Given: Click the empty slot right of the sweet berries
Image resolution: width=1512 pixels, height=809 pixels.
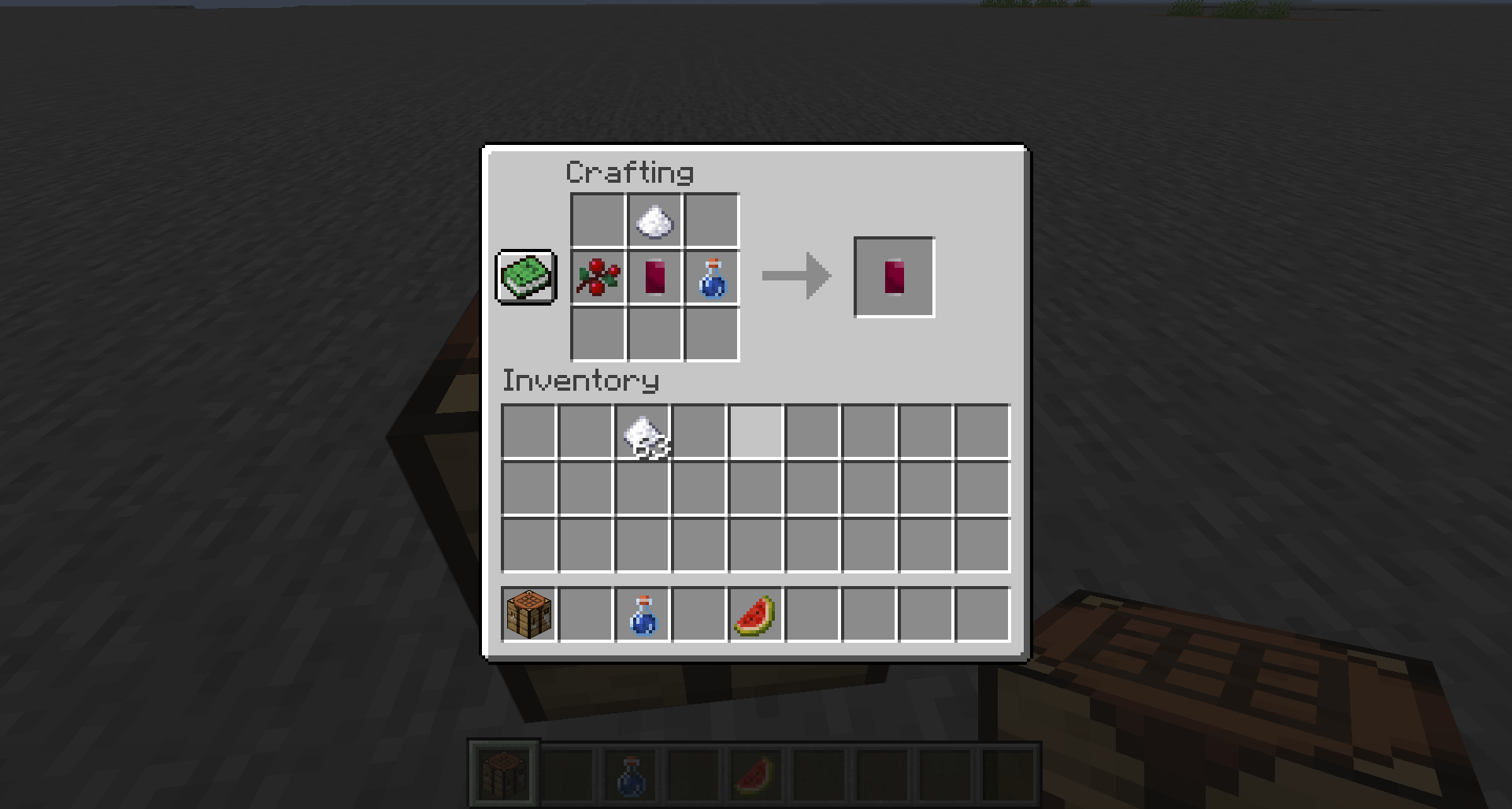Looking at the screenshot, I should [711, 221].
